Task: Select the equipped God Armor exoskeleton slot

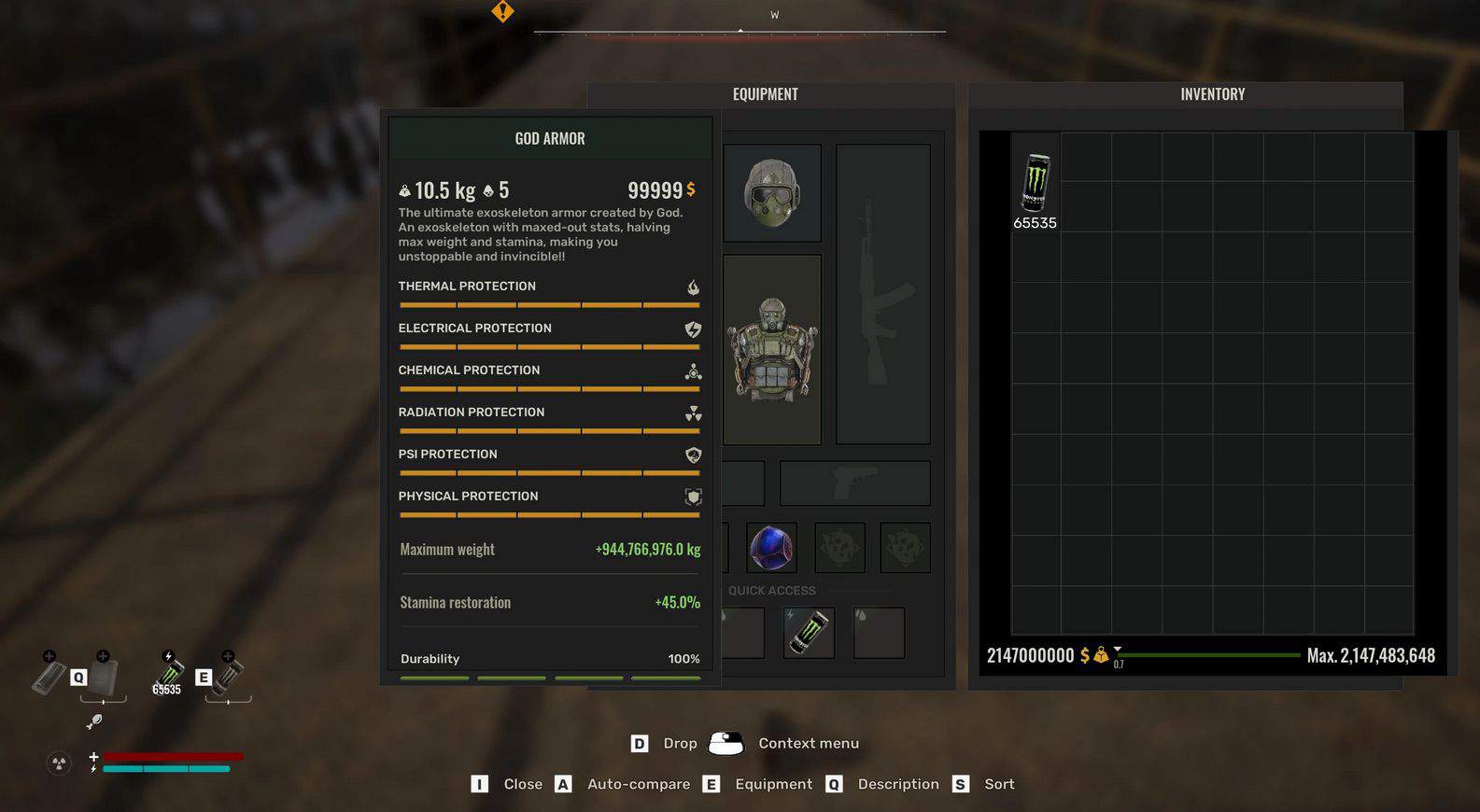Action: [772, 349]
